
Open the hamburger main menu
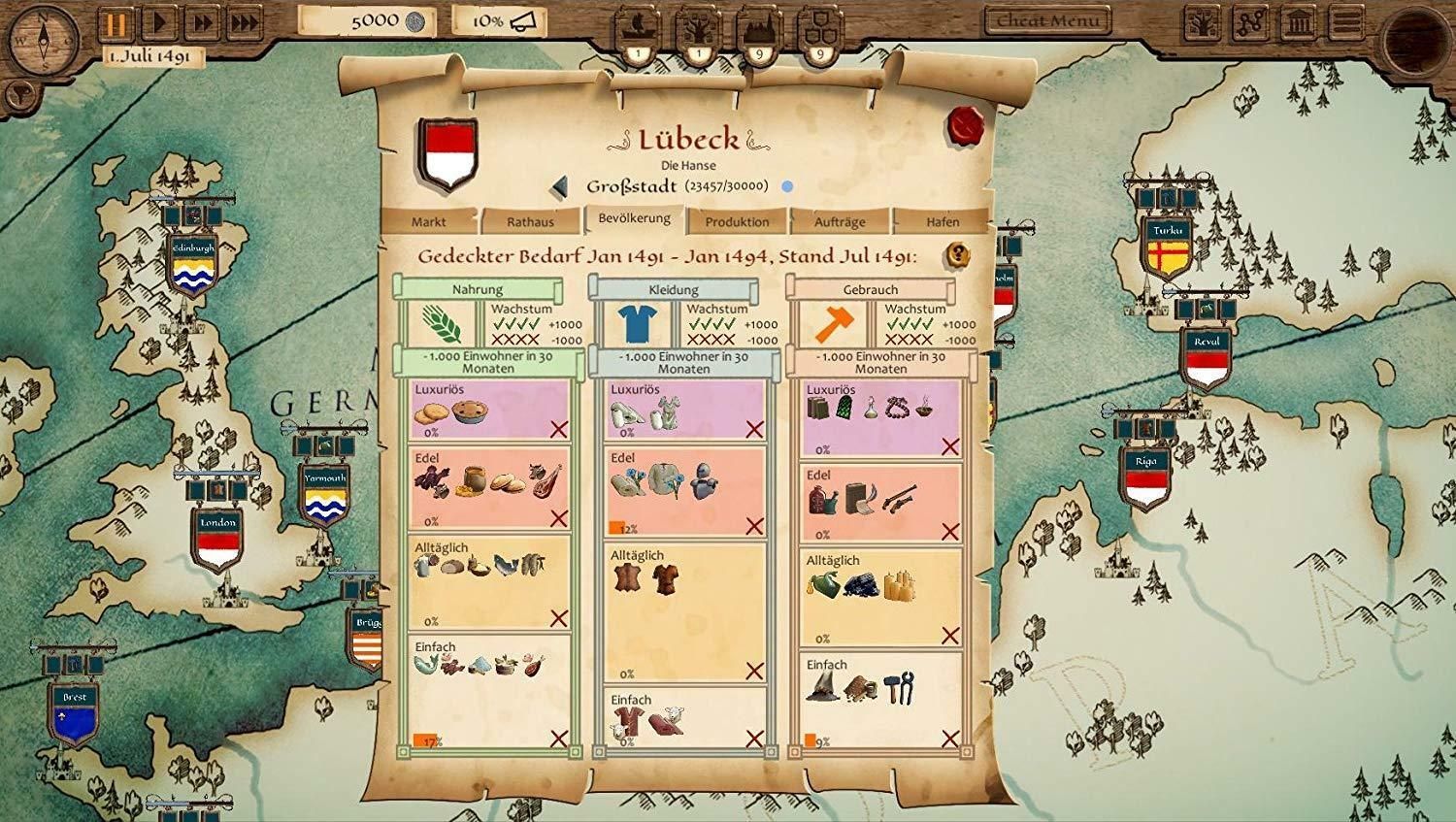(1346, 23)
